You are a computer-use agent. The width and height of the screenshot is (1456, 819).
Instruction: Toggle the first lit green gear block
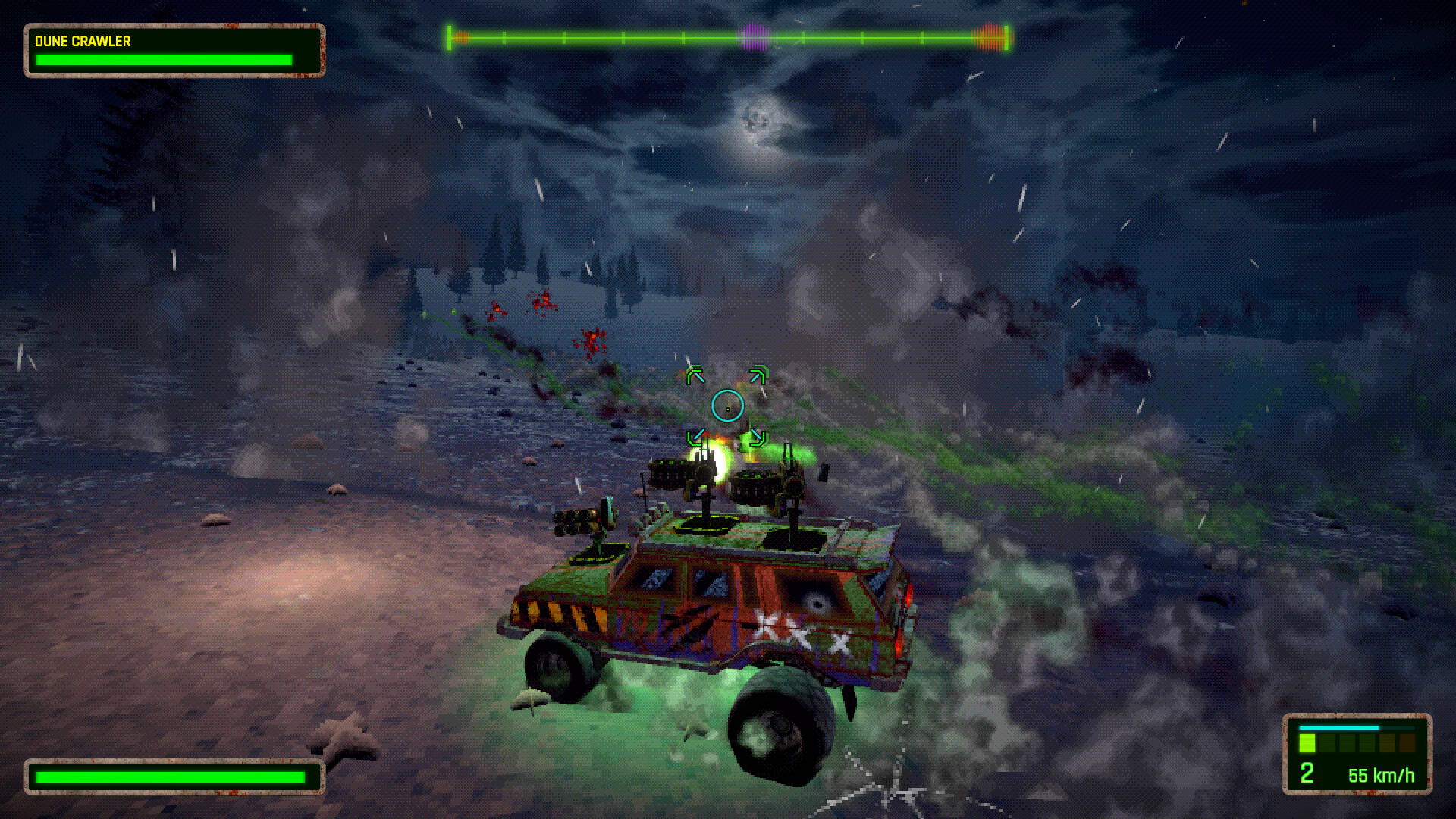[x=1307, y=743]
